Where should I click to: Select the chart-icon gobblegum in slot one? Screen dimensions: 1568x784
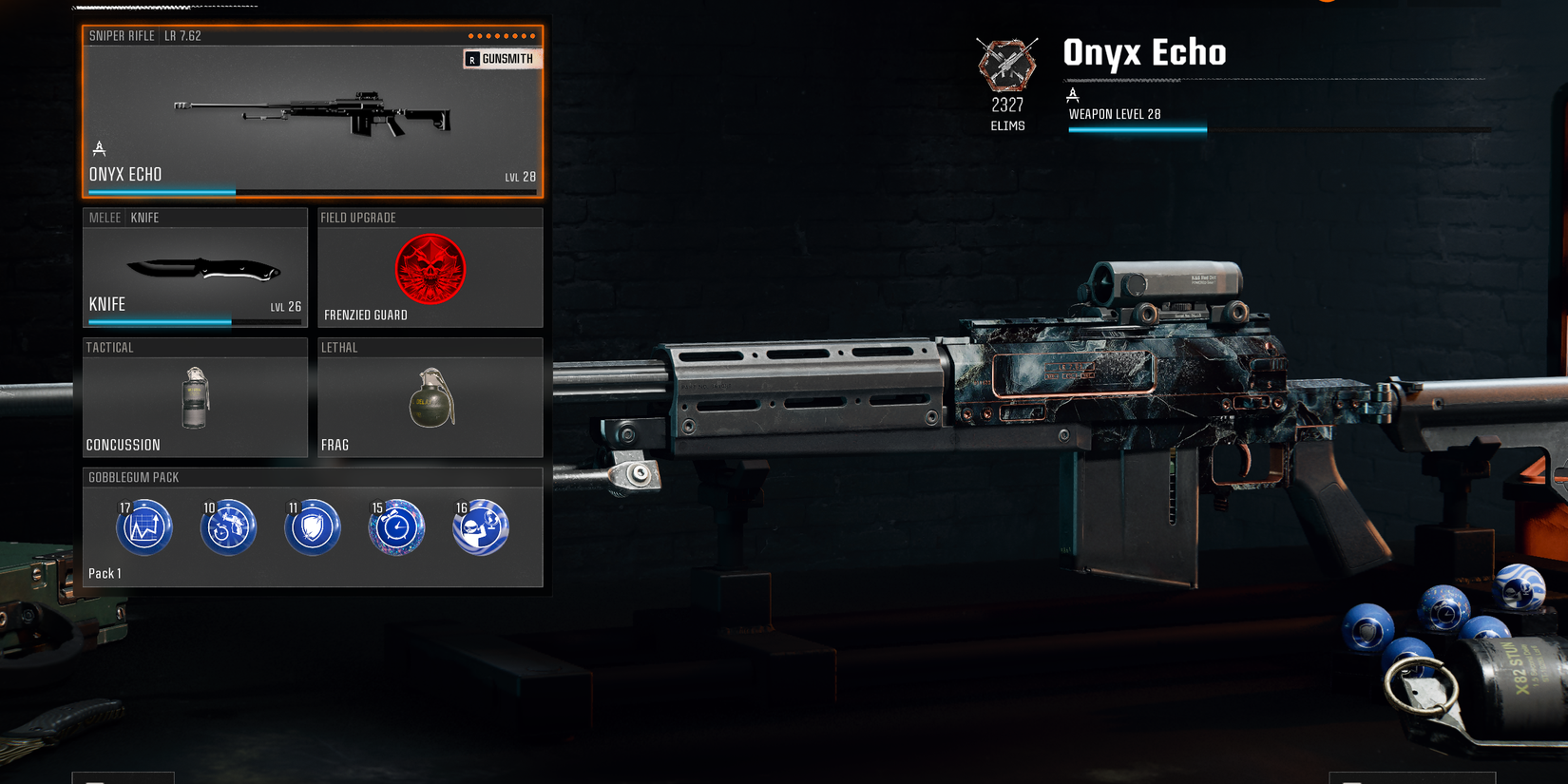point(143,526)
